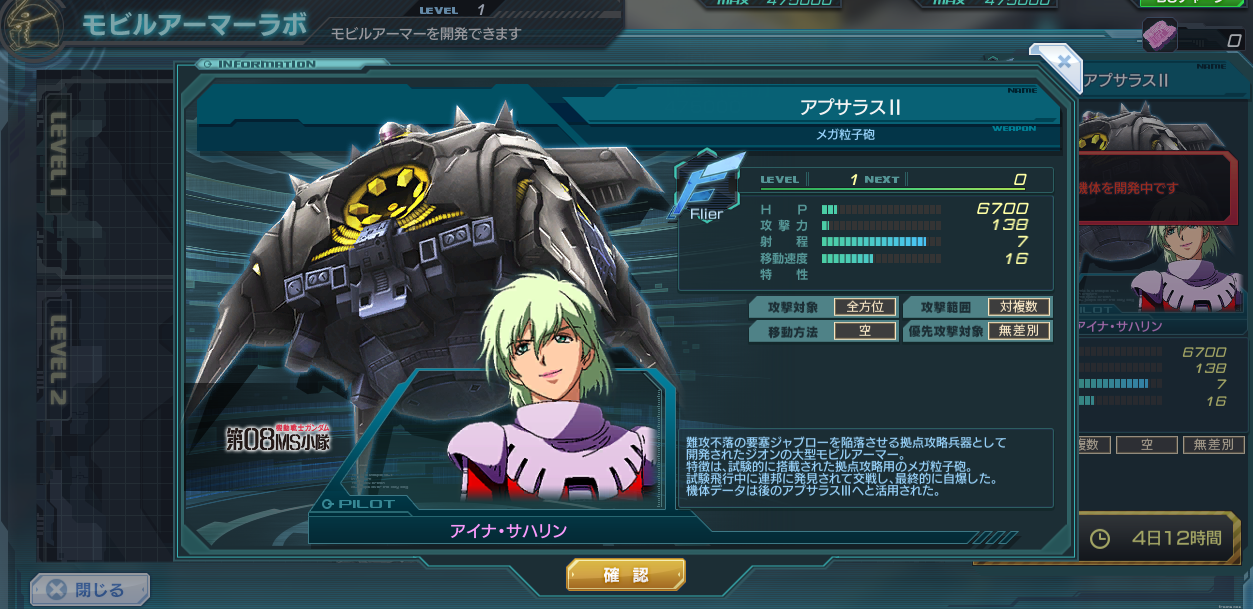This screenshot has width=1253, height=609.
Task: Close the information popup with X
Action: pos(1063,62)
